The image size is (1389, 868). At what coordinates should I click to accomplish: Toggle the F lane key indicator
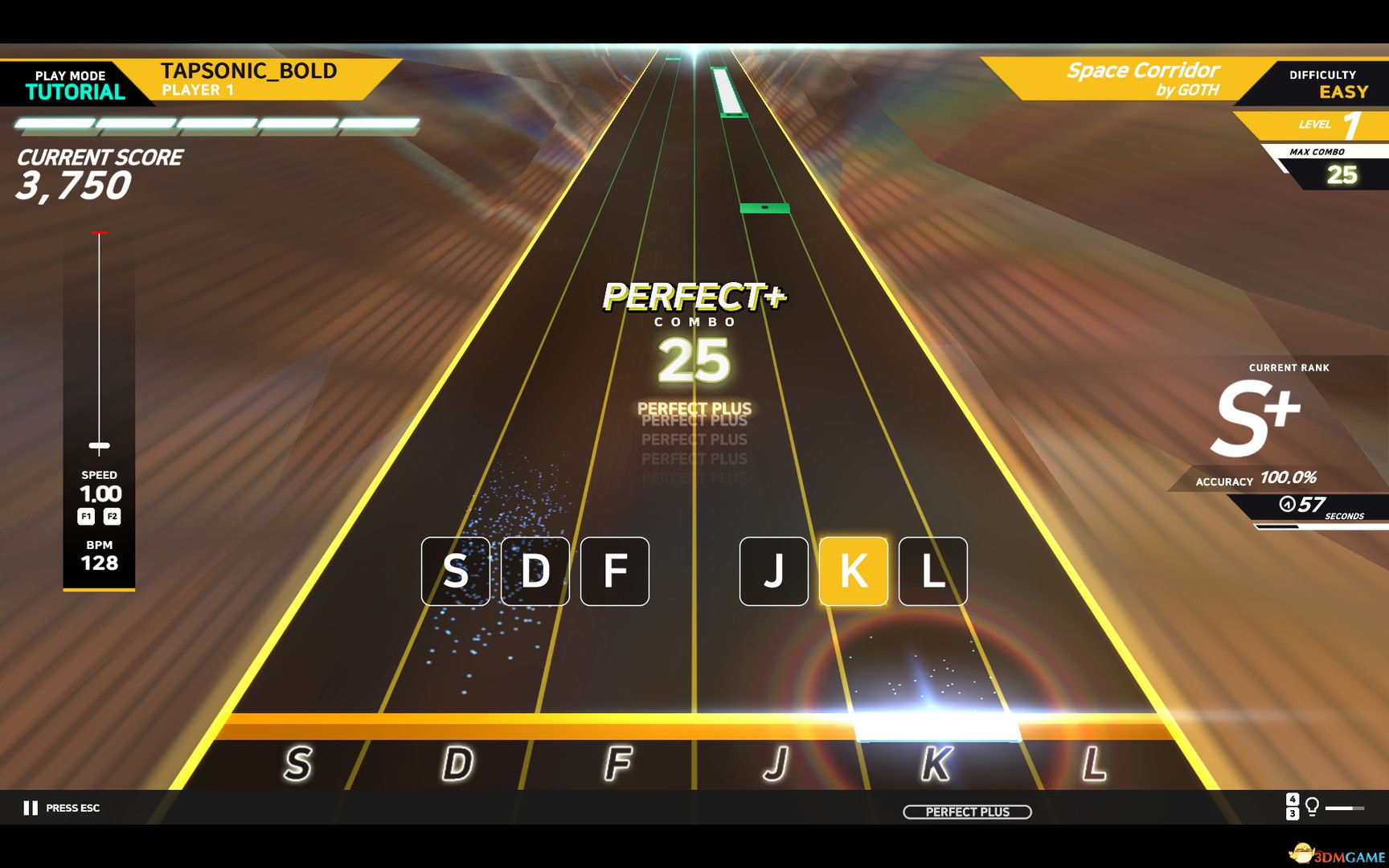tap(615, 572)
